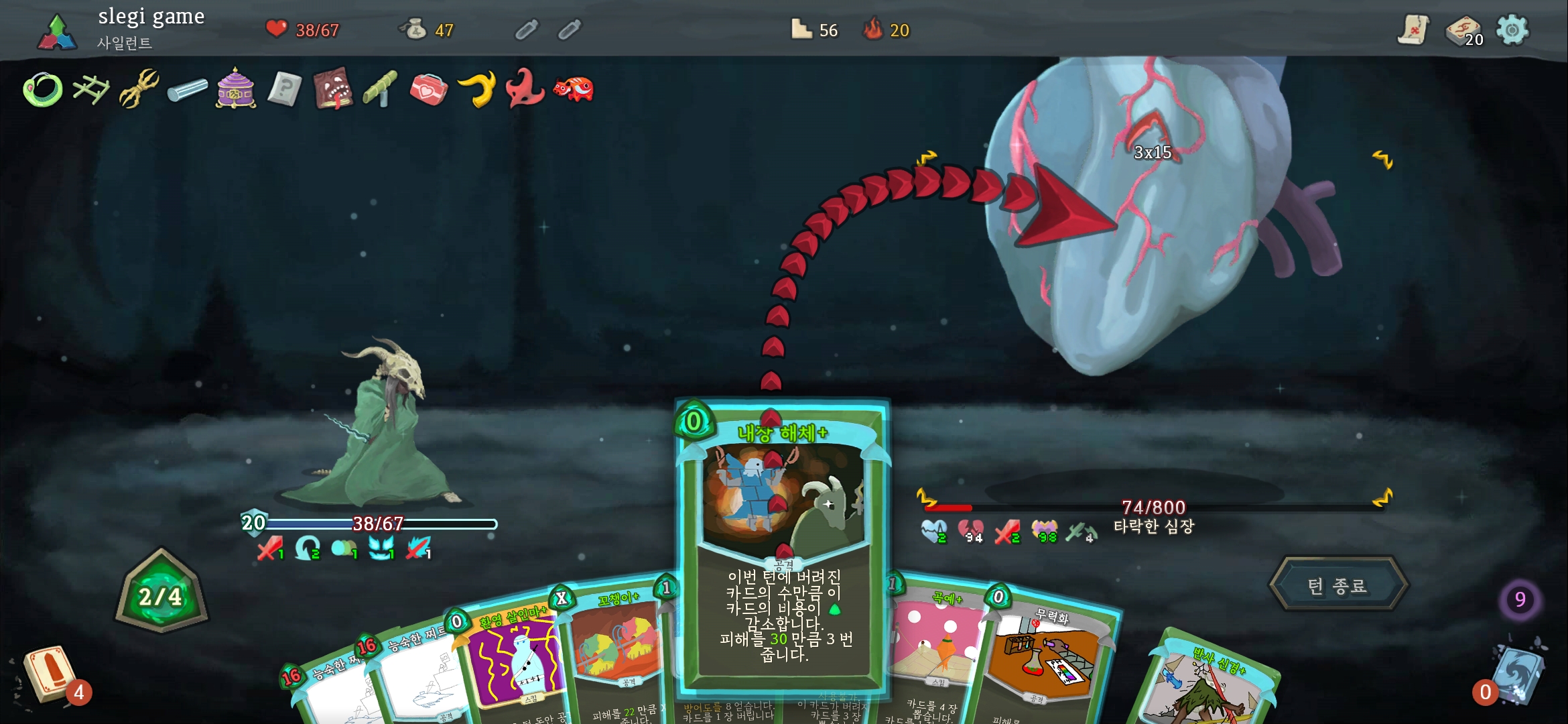Inspect the purple ornate jar relic
Screen dimensions: 1568x724
point(236,89)
